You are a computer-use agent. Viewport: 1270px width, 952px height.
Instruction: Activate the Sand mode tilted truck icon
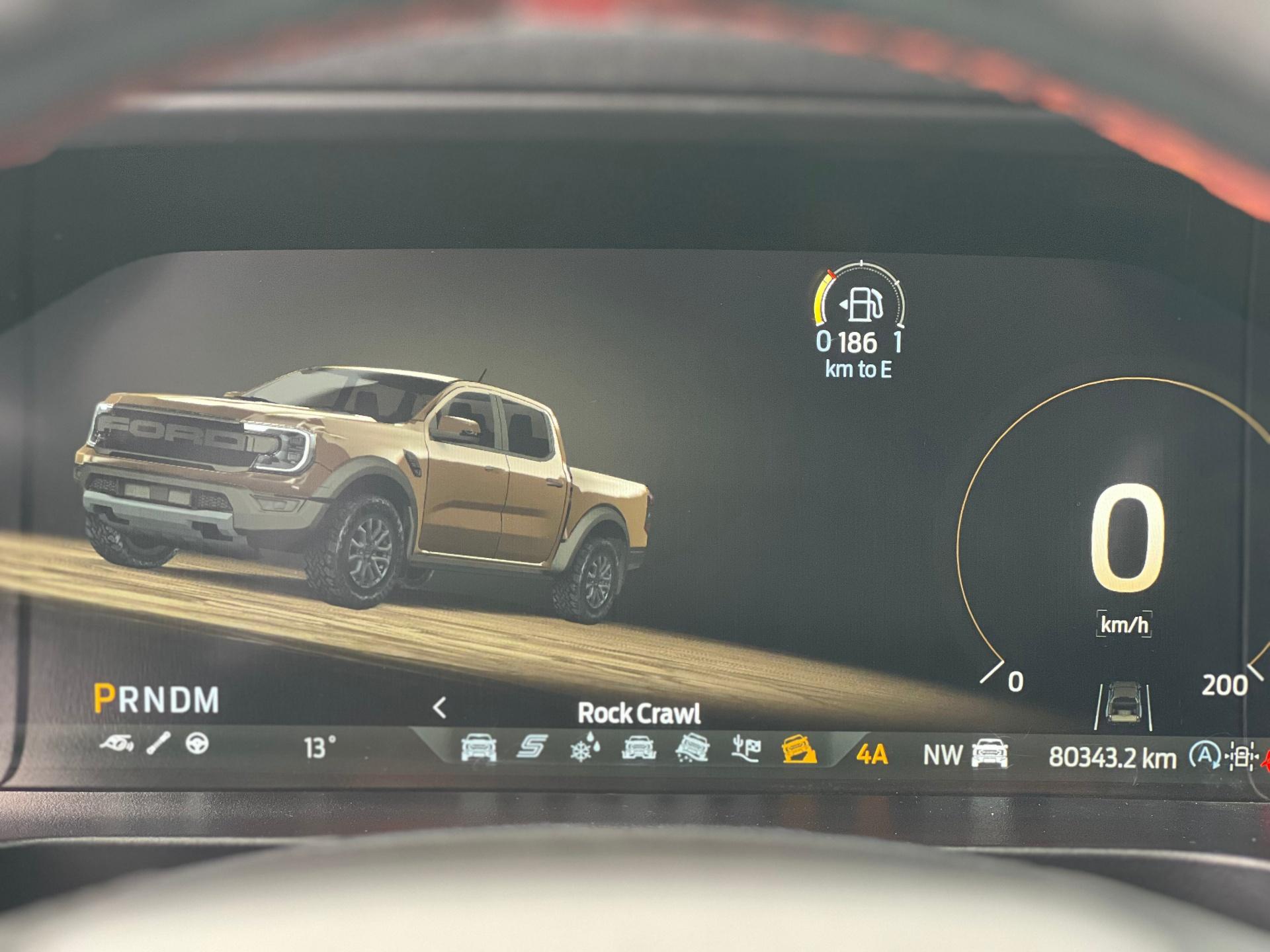pos(693,749)
